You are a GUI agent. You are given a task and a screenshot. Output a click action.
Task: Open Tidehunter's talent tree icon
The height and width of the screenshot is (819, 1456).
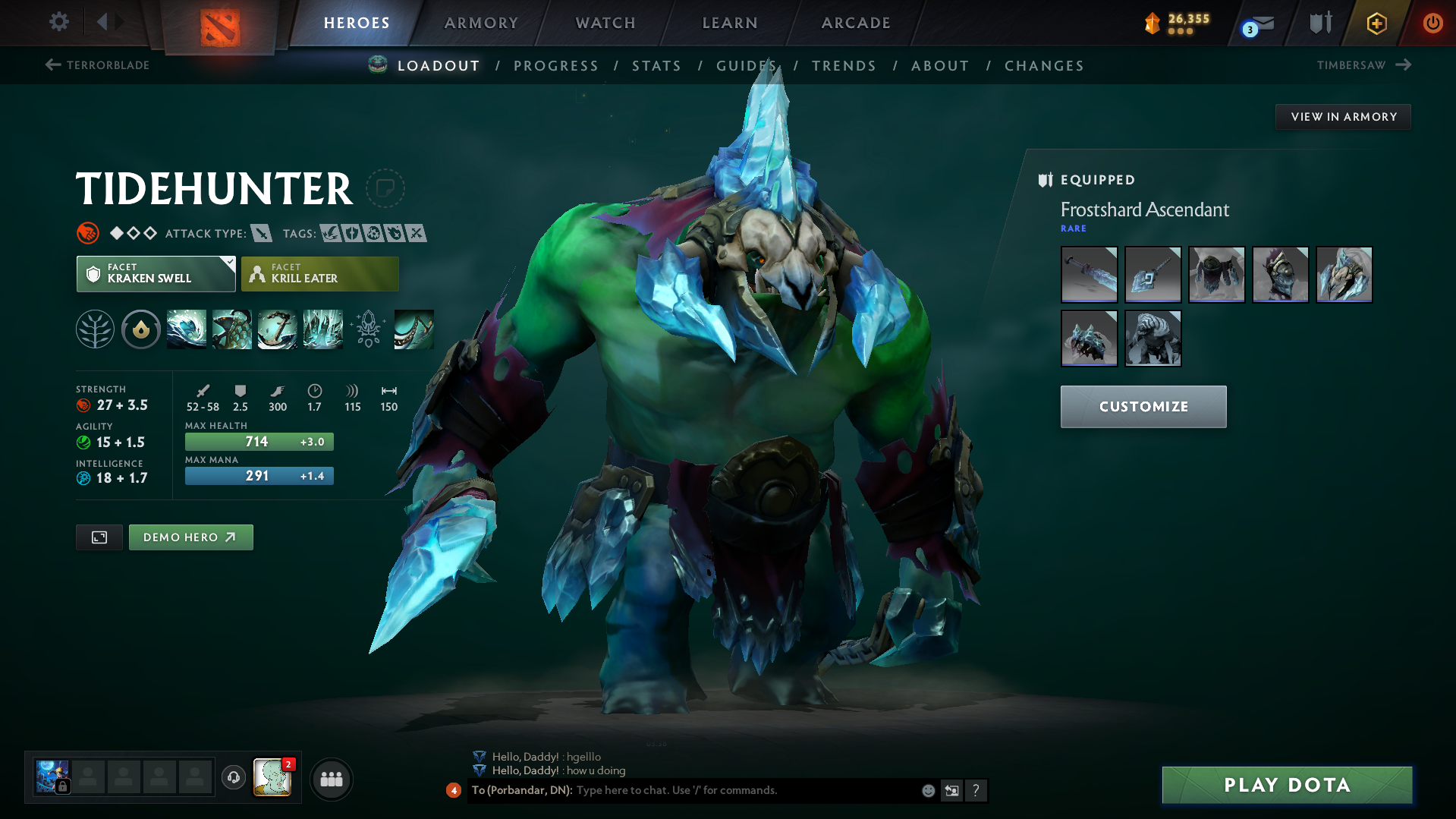coord(94,329)
